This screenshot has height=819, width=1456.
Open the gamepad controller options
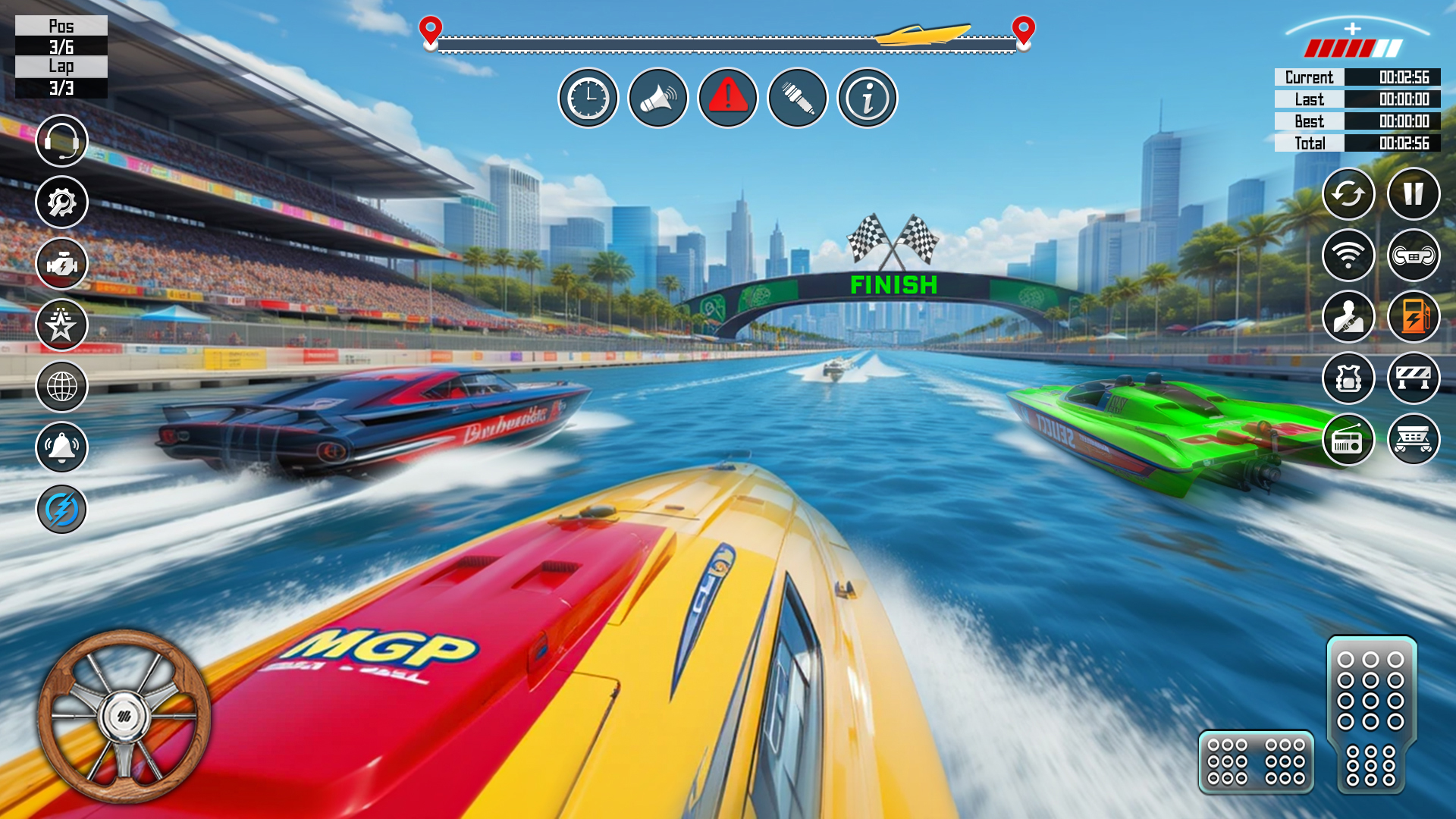[1414, 256]
